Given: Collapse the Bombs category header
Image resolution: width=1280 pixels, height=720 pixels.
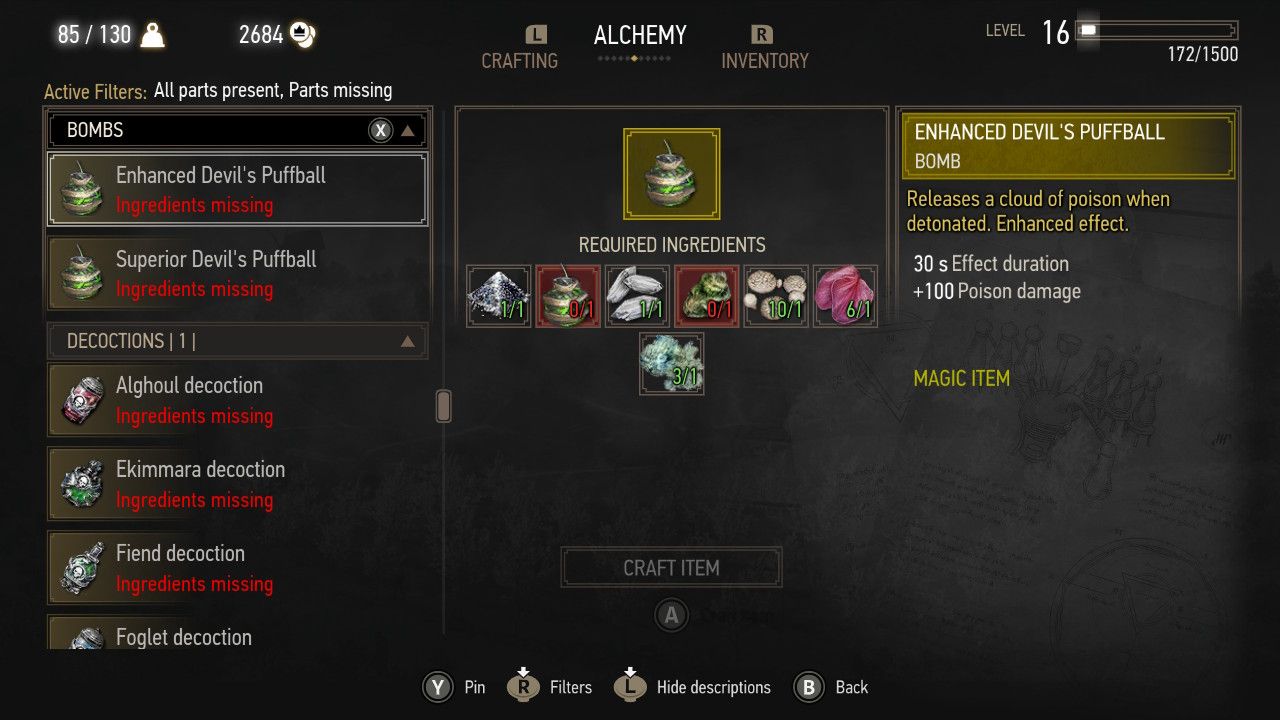Looking at the screenshot, I should (x=408, y=130).
